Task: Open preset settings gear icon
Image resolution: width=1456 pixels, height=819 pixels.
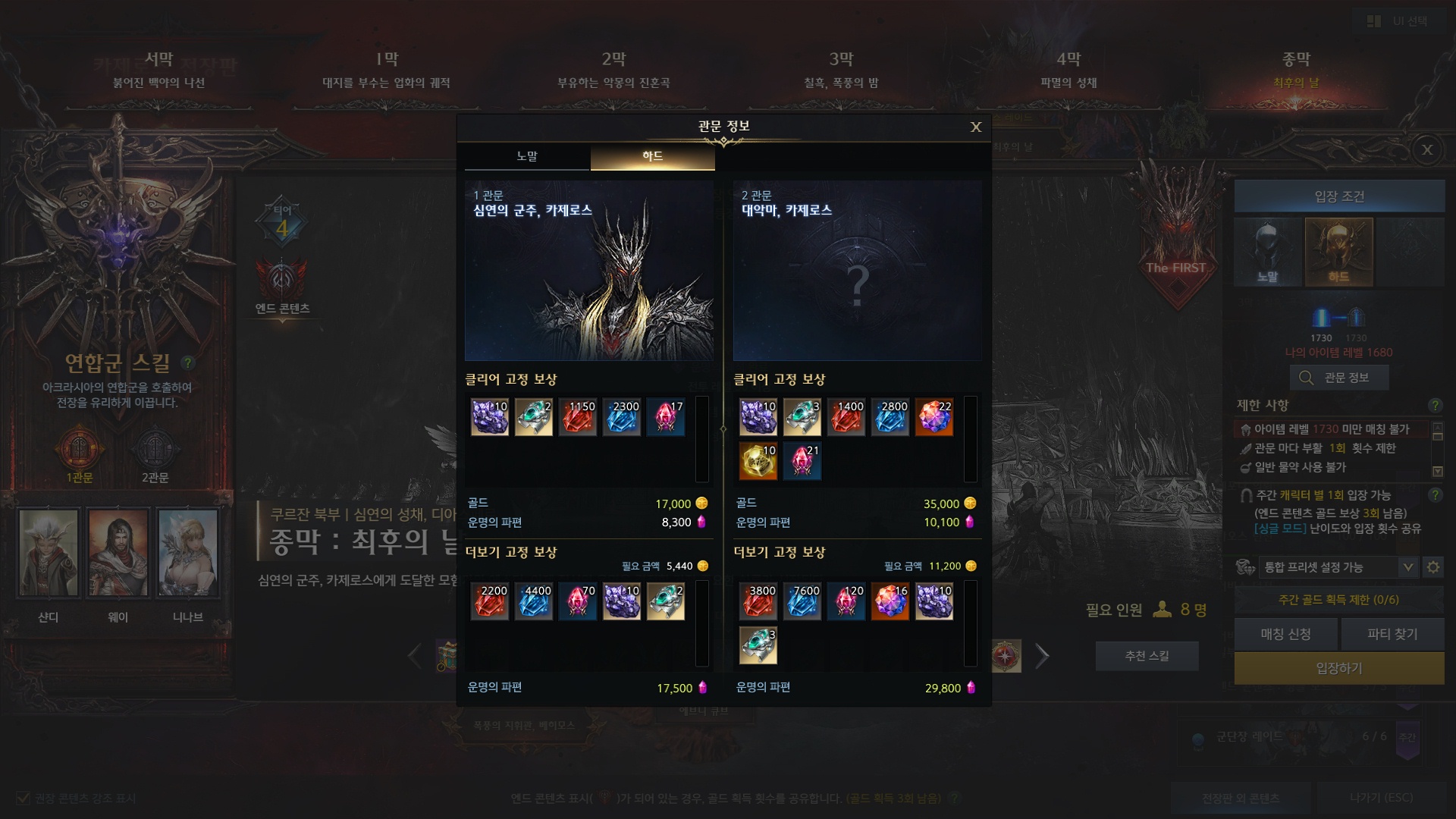Action: tap(1433, 567)
